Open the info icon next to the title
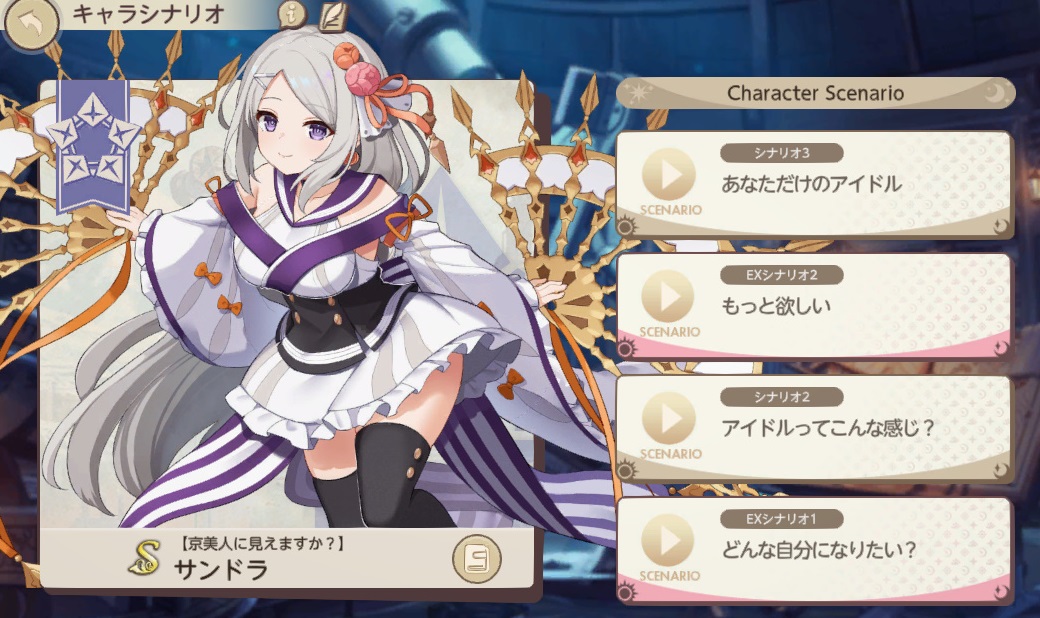The width and height of the screenshot is (1040, 618). coord(292,15)
